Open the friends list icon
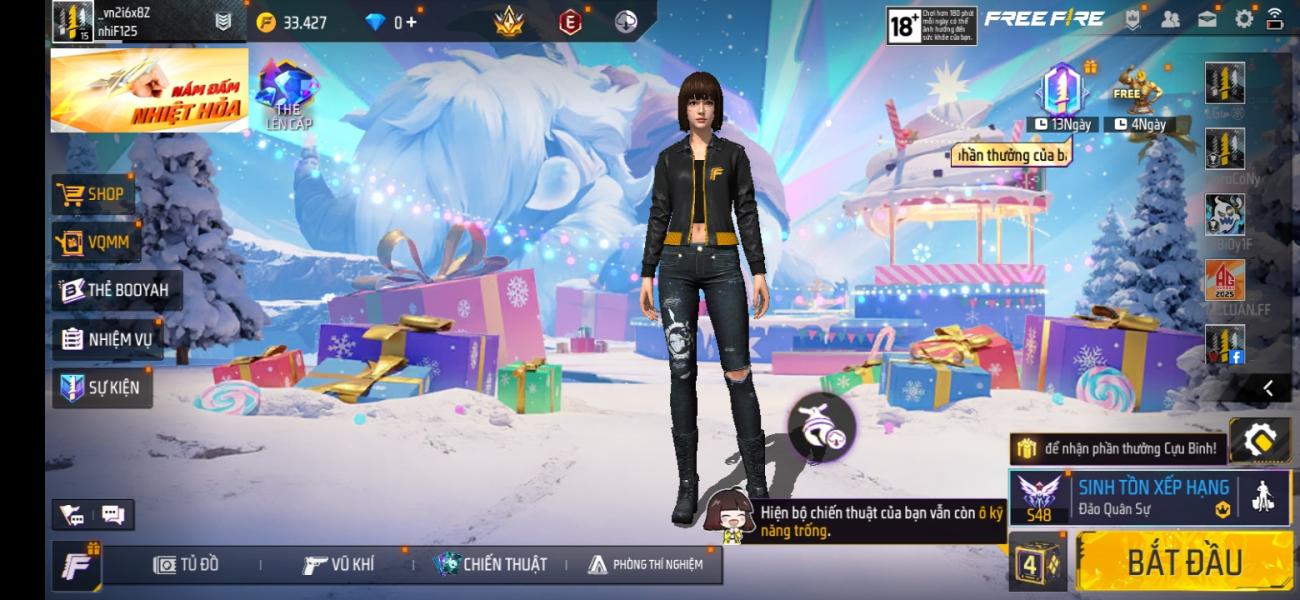This screenshot has height=600, width=1300. (x=1172, y=18)
